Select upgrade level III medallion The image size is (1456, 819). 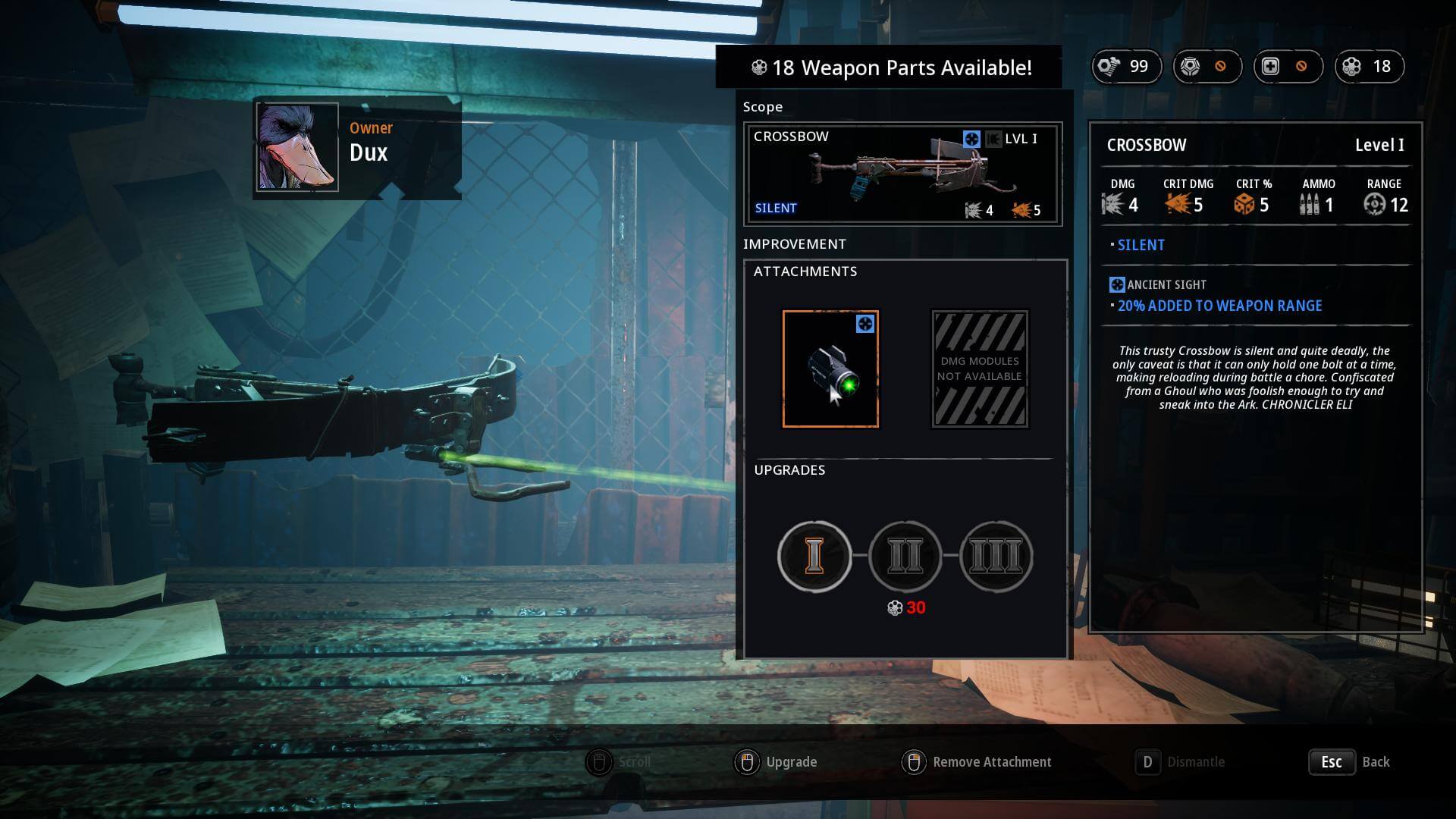click(996, 556)
